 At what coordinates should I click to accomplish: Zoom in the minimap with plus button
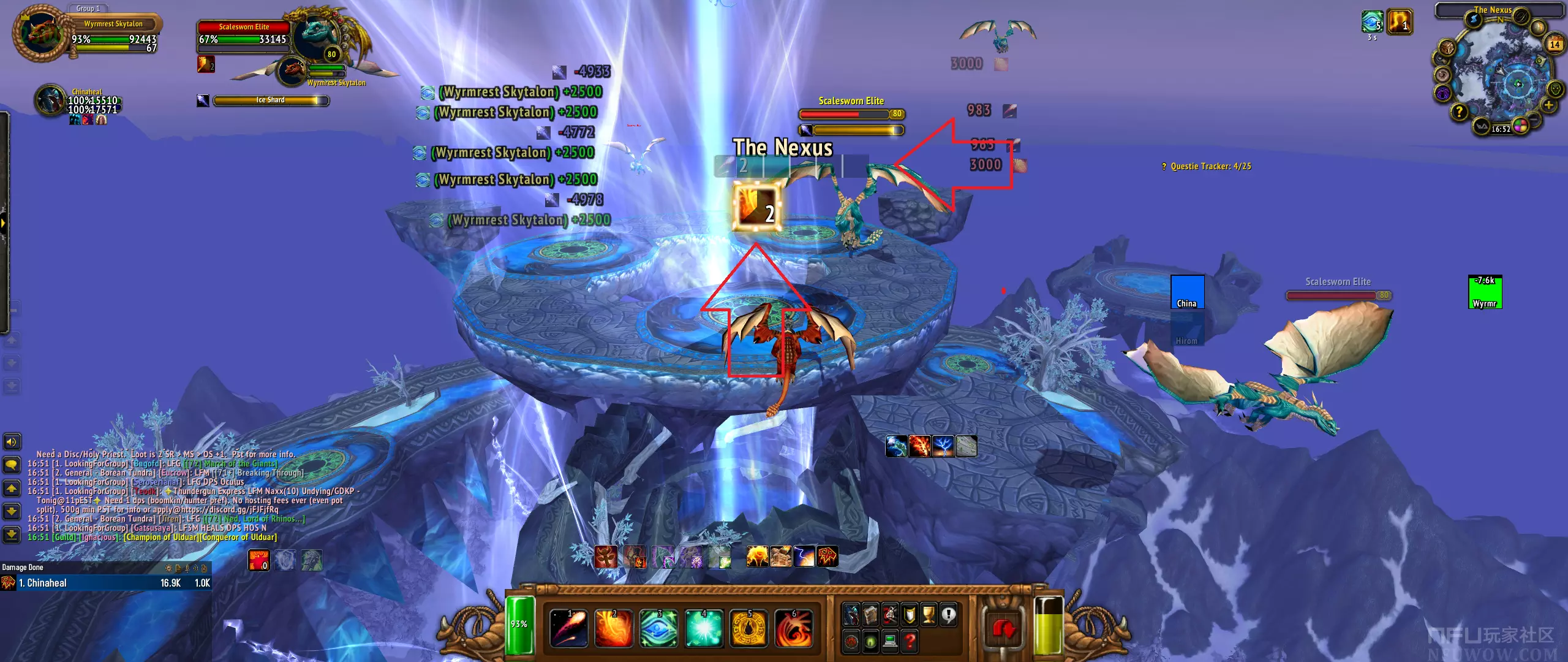tap(1548, 105)
